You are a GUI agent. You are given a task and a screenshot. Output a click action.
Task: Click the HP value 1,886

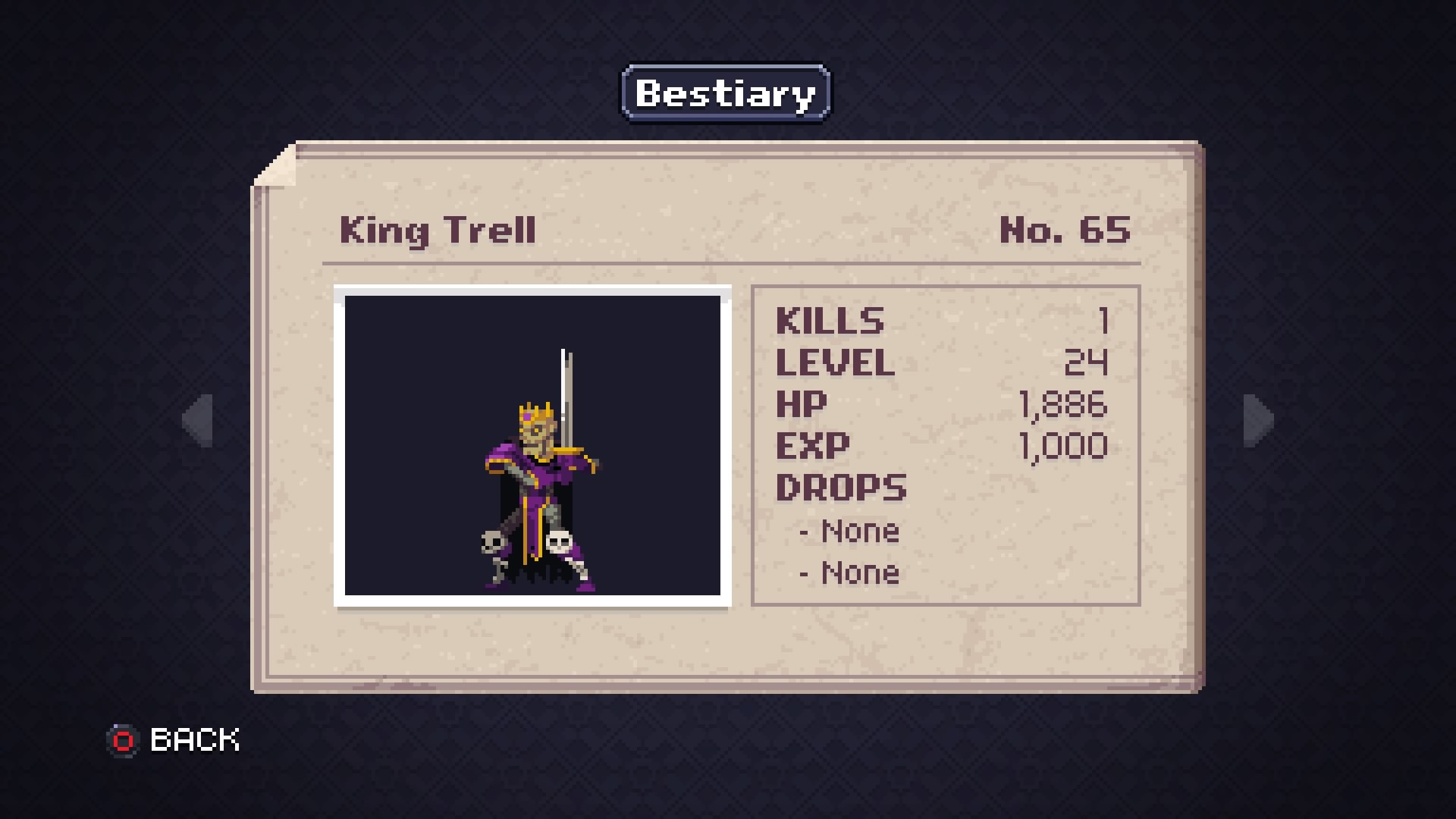click(x=1062, y=405)
